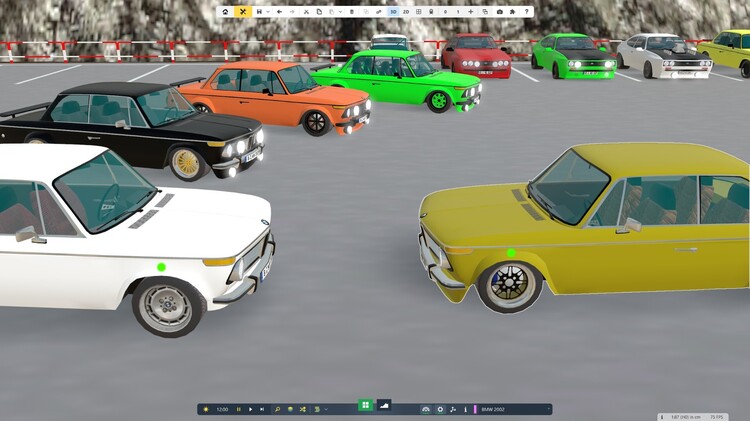This screenshot has width=750, height=421.
Task: Select the green grid tab
Action: (365, 405)
